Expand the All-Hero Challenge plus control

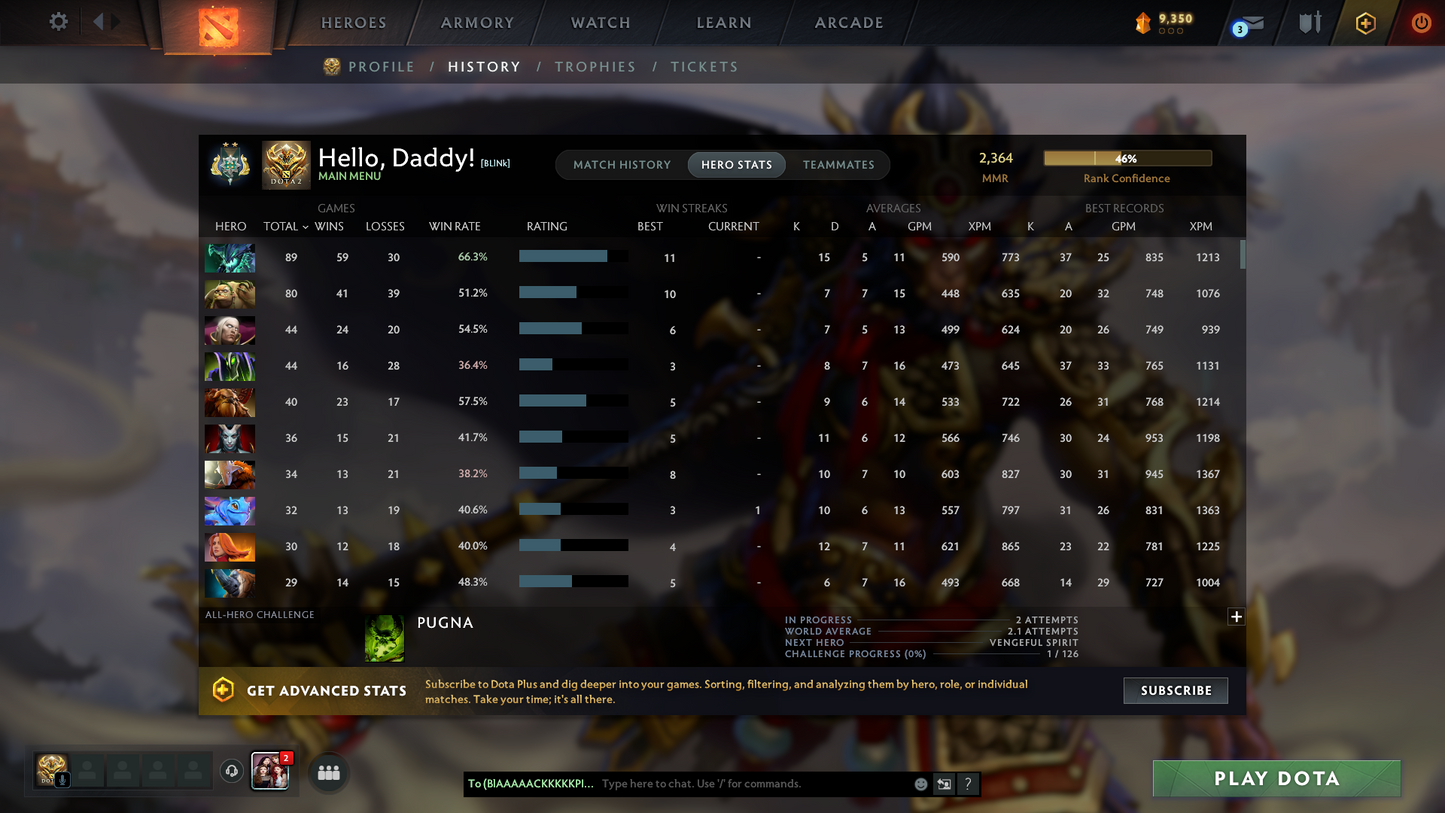coord(1236,617)
